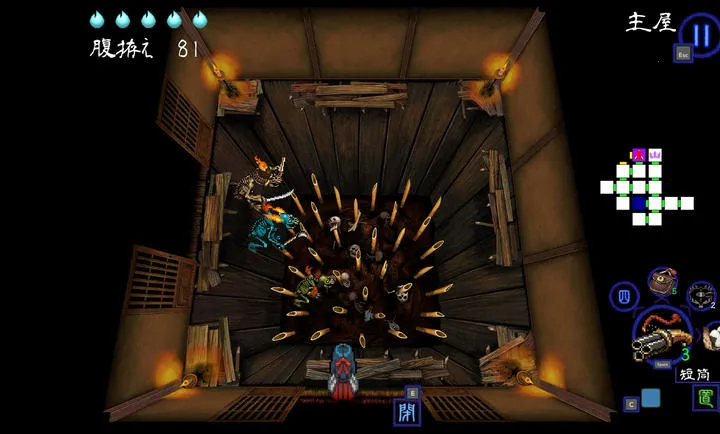Click the blue square skill button
The image size is (720, 434).
(x=650, y=398)
